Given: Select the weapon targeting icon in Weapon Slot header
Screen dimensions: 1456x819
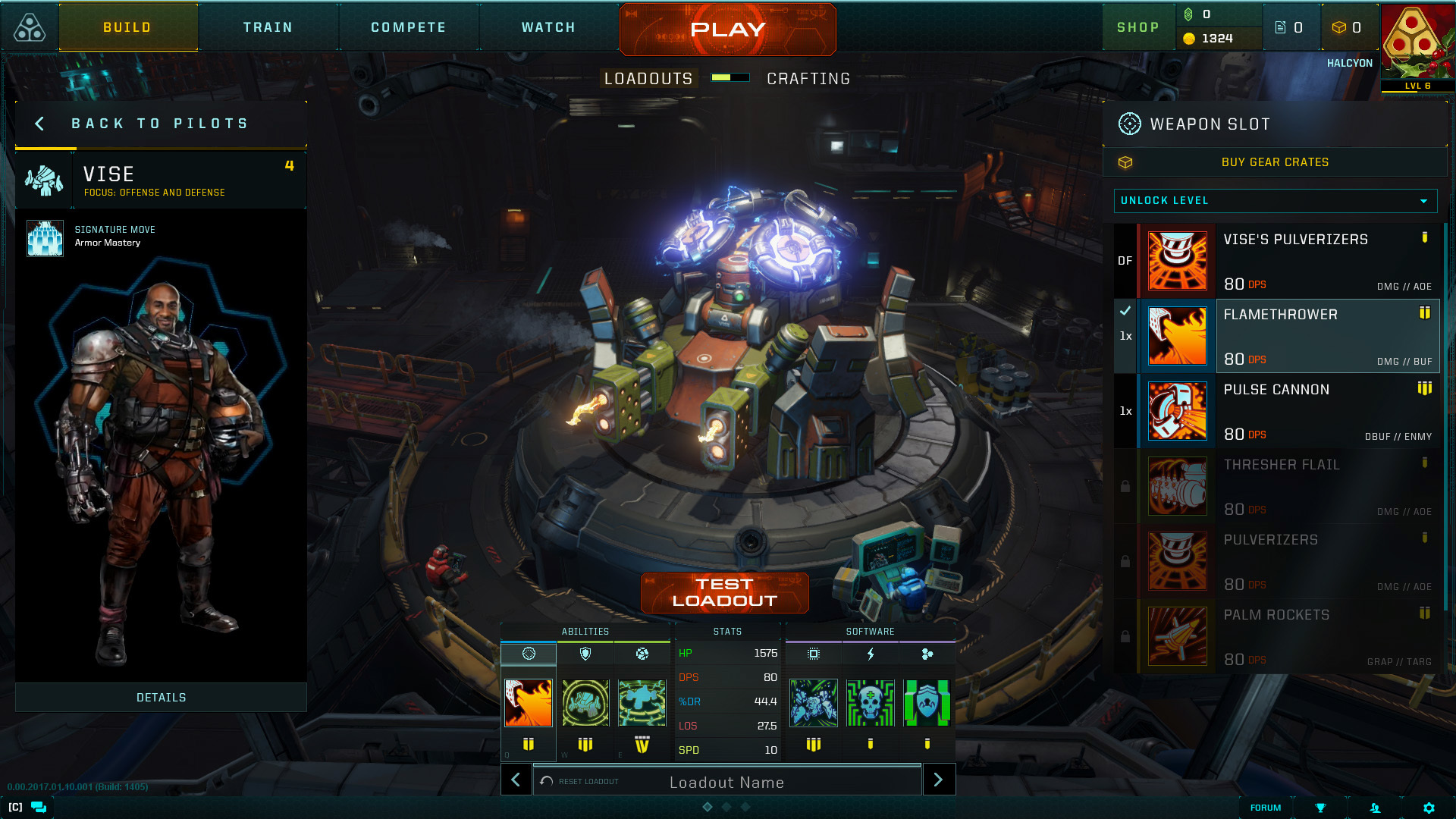Looking at the screenshot, I should click(x=1129, y=123).
